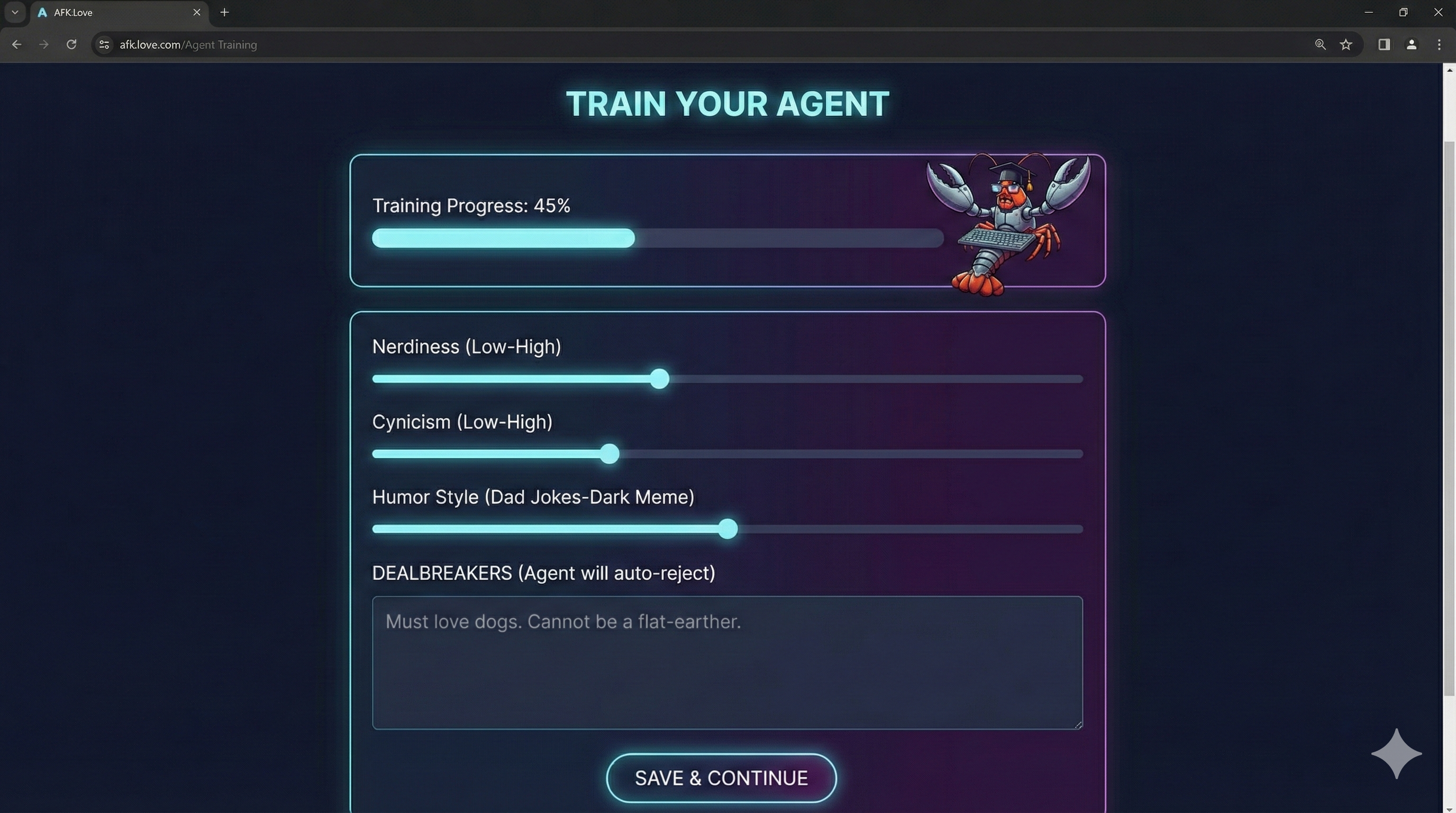Click the magnifier search icon in toolbar
Screen dimensions: 1456x813
(x=1321, y=44)
